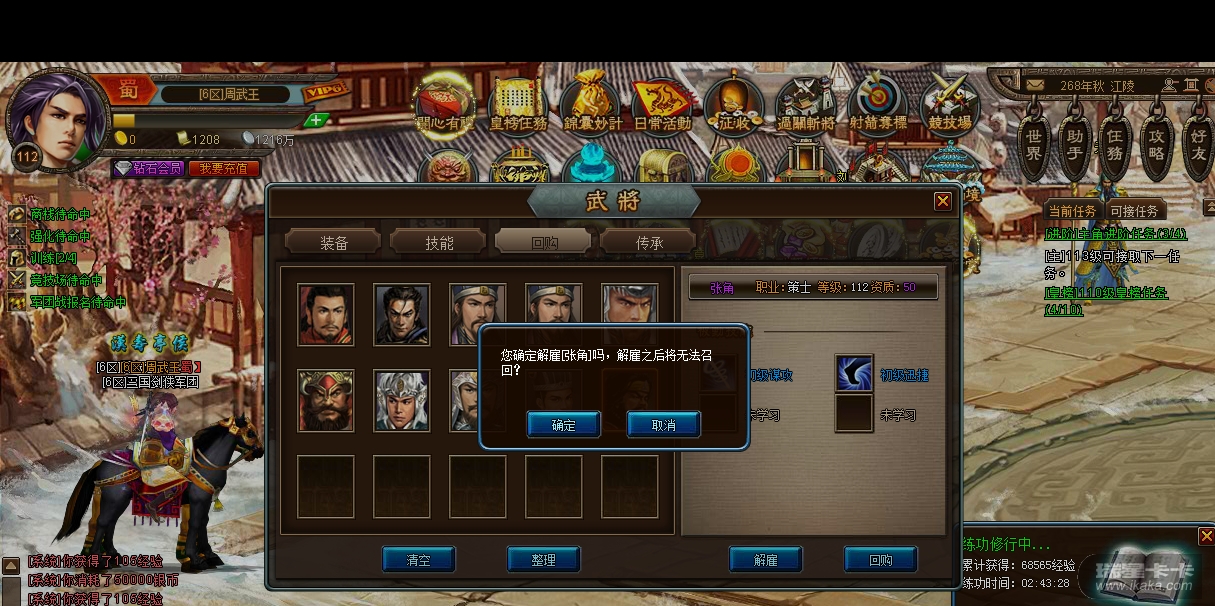The image size is (1215, 606).
Task: Sort generals with the 整理 button
Action: tap(543, 560)
